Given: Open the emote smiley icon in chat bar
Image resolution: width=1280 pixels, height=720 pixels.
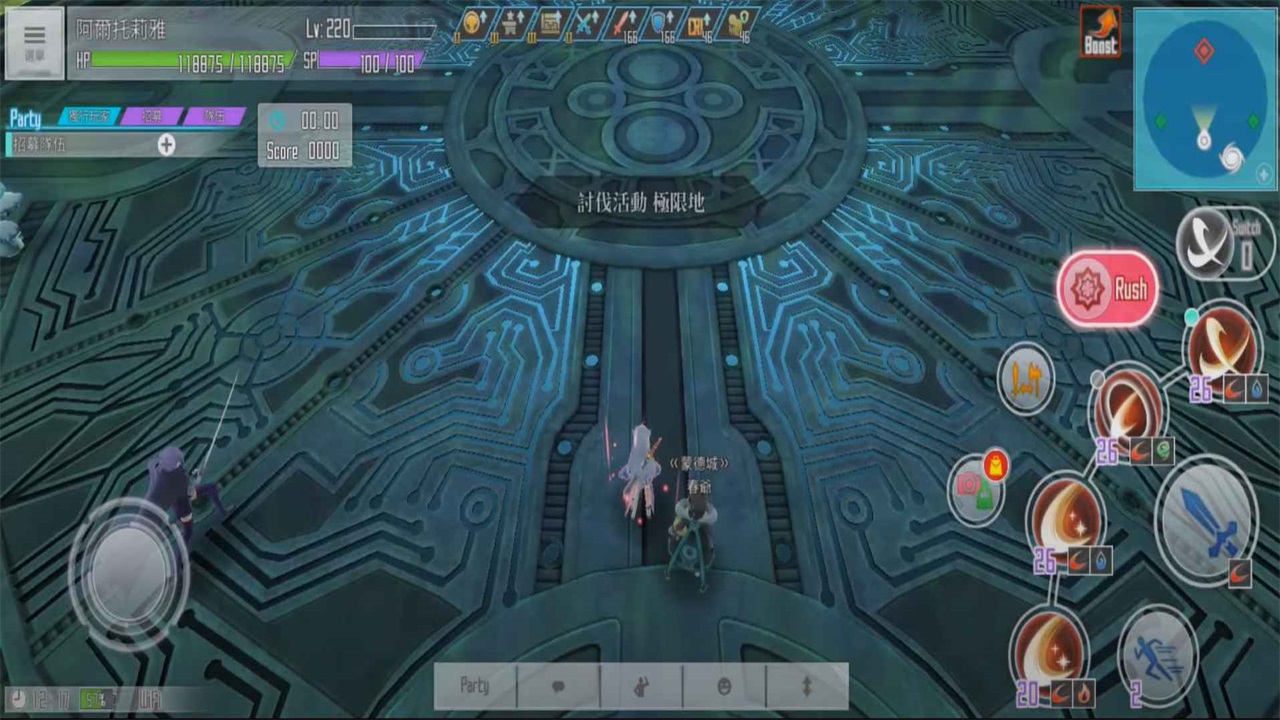Looking at the screenshot, I should [x=723, y=685].
